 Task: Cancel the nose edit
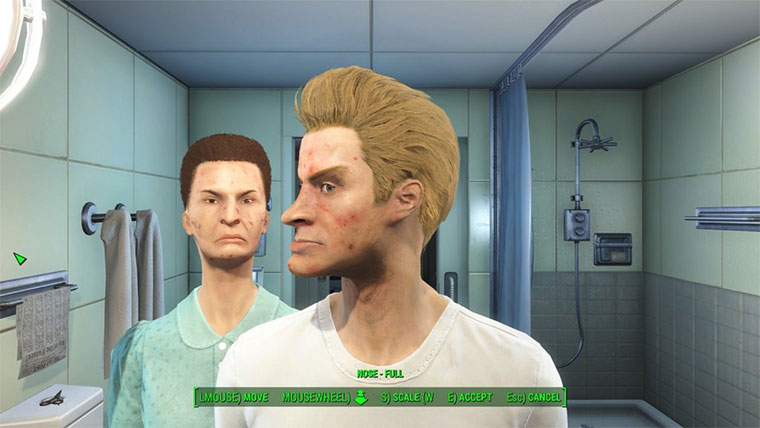(x=534, y=397)
